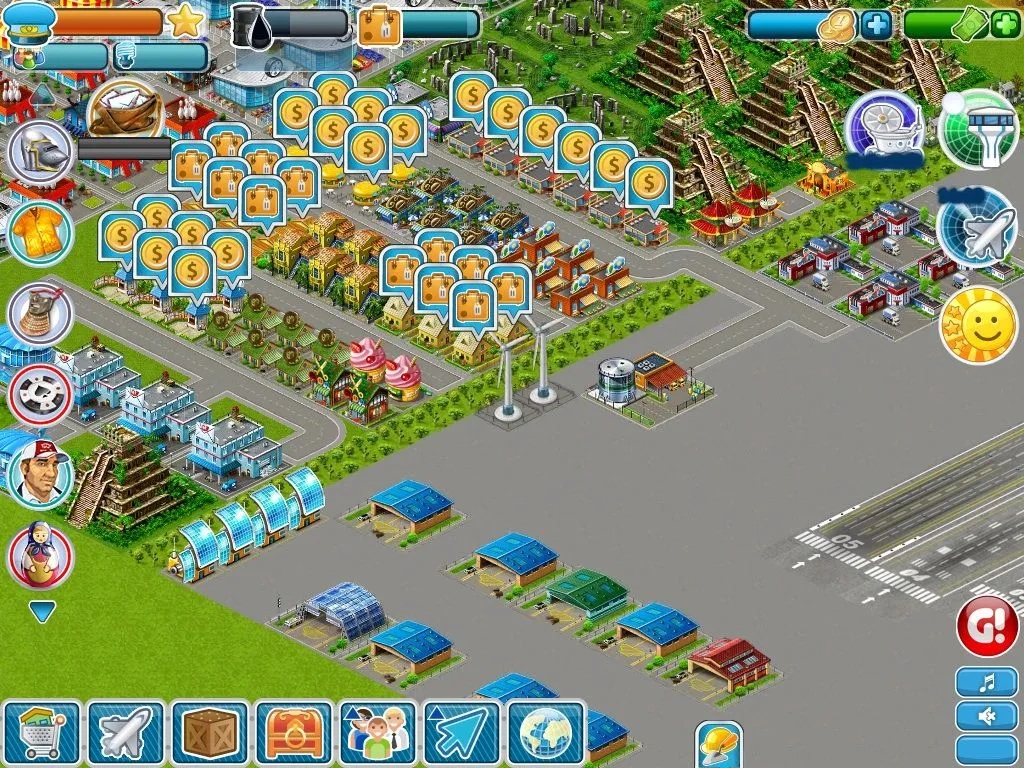Screen dimensions: 1024x768
Task: Toggle the sound speaker button
Action: [986, 716]
